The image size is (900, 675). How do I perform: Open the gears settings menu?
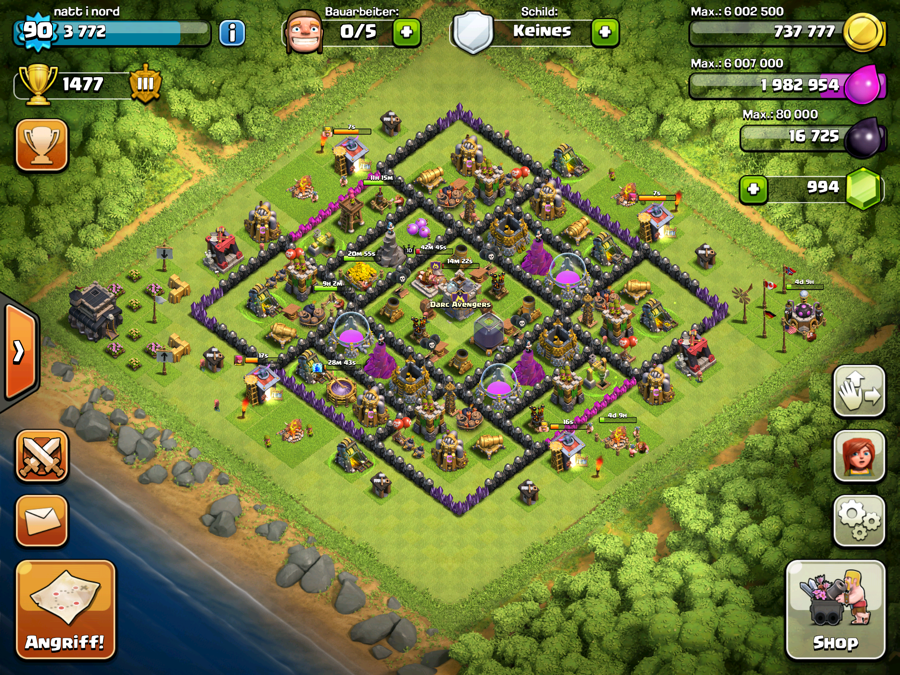tap(859, 520)
